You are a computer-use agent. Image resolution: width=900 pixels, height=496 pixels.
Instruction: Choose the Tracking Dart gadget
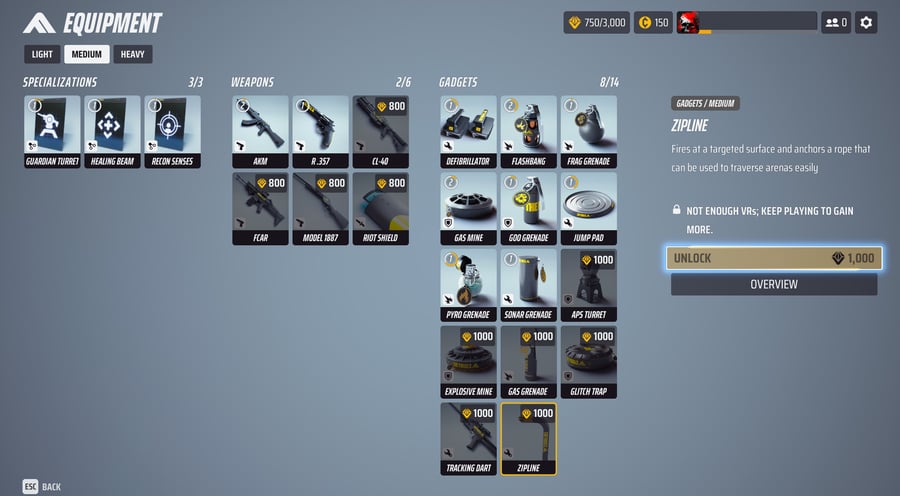[468, 438]
